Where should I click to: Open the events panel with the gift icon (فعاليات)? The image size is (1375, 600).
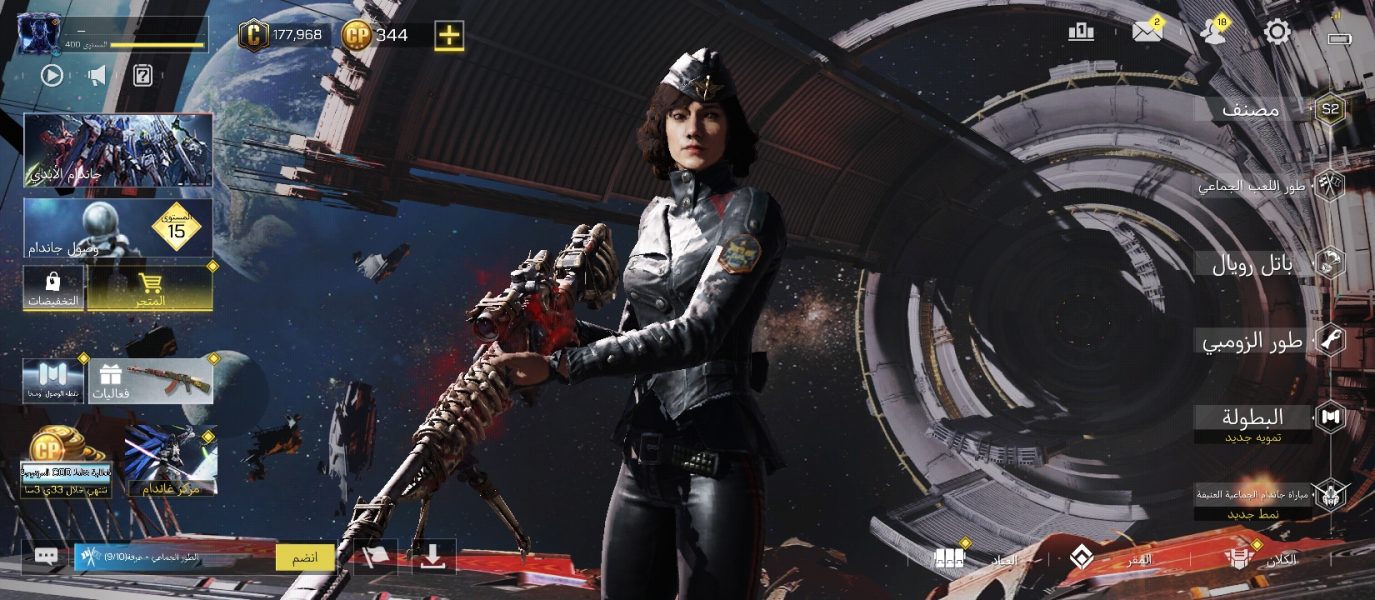[150, 381]
